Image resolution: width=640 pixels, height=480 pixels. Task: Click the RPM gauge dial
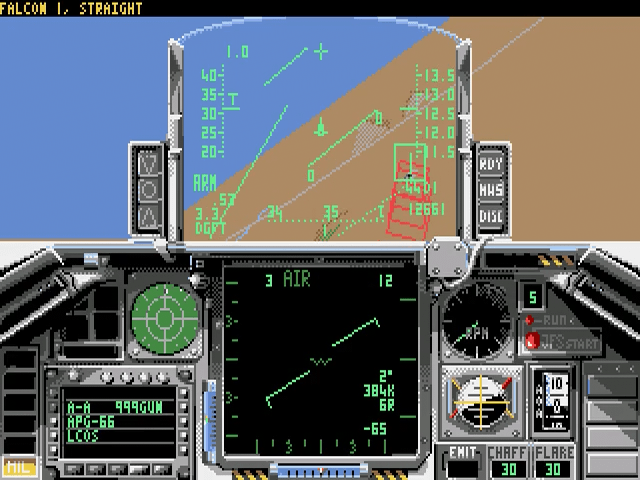click(x=476, y=324)
